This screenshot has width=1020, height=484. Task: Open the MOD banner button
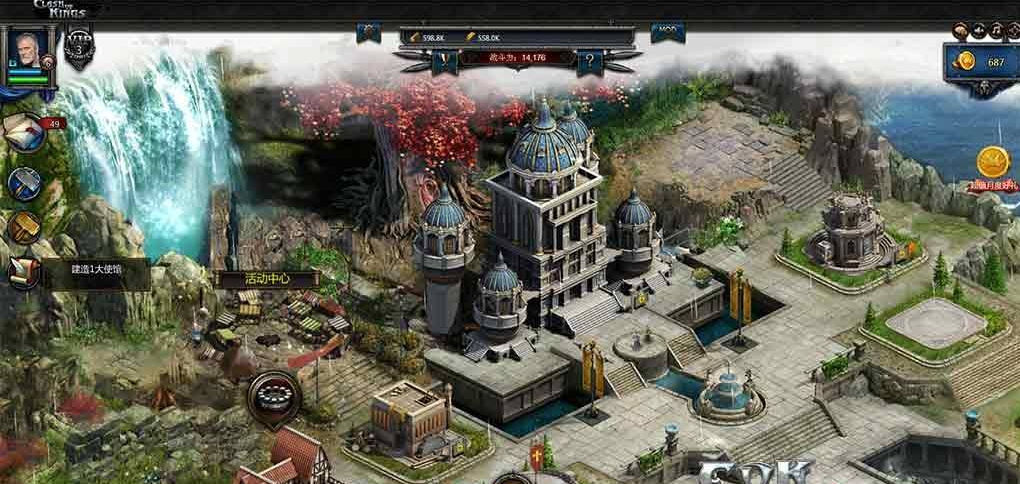666,32
